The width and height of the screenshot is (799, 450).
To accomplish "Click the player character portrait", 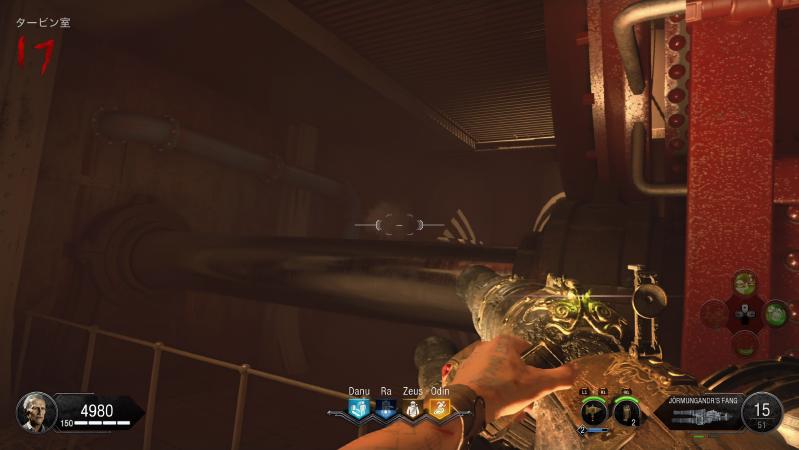I will (x=35, y=411).
